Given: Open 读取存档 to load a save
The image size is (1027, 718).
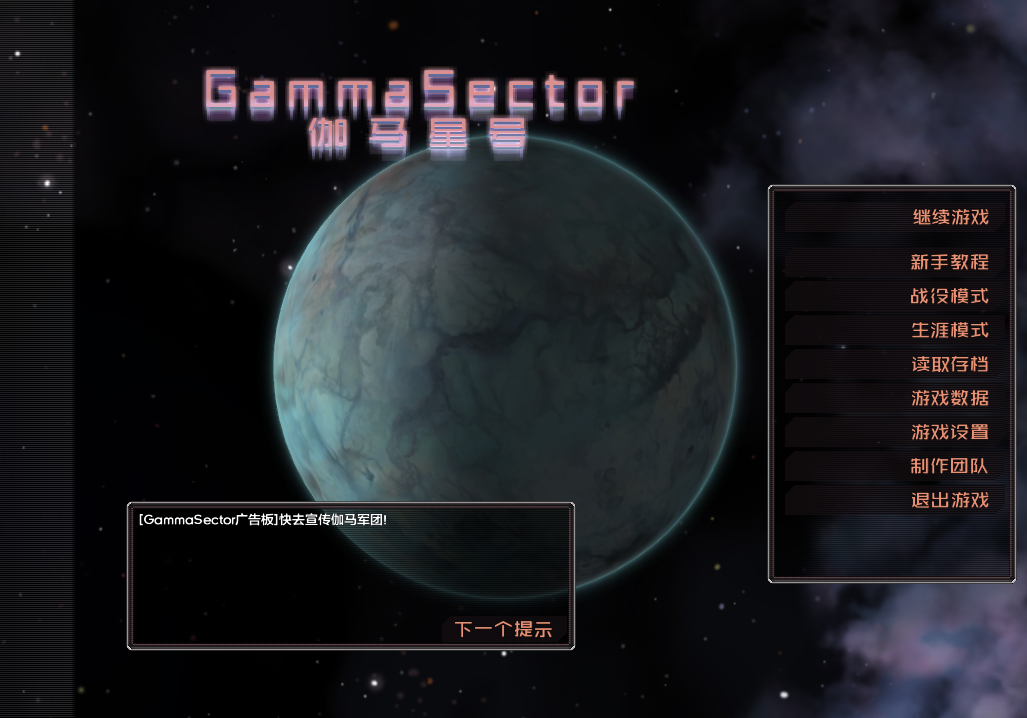Looking at the screenshot, I should [x=949, y=364].
